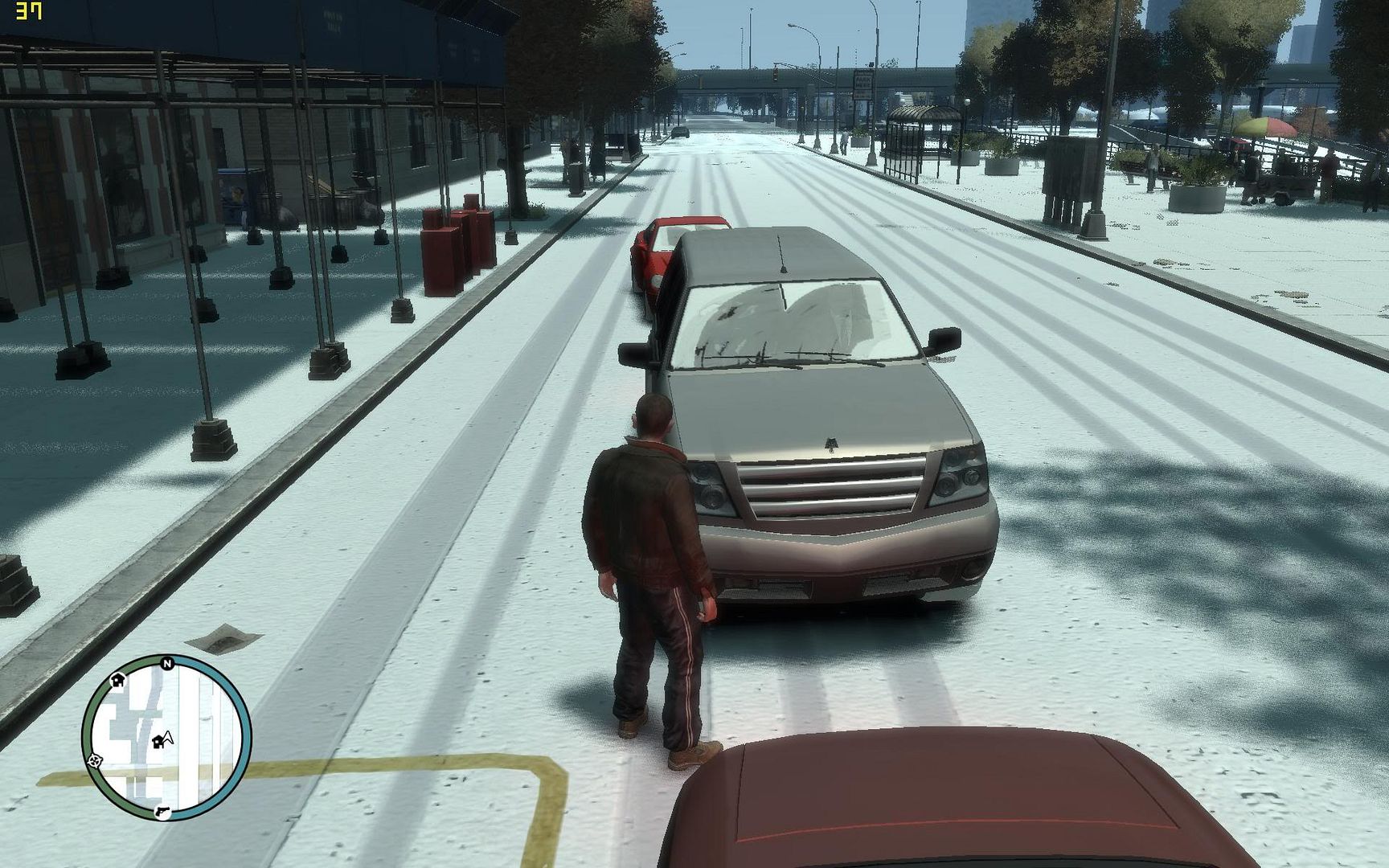Image resolution: width=1389 pixels, height=868 pixels.
Task: Select the safehouse blip on the radar's green rim
Action: tap(117, 681)
